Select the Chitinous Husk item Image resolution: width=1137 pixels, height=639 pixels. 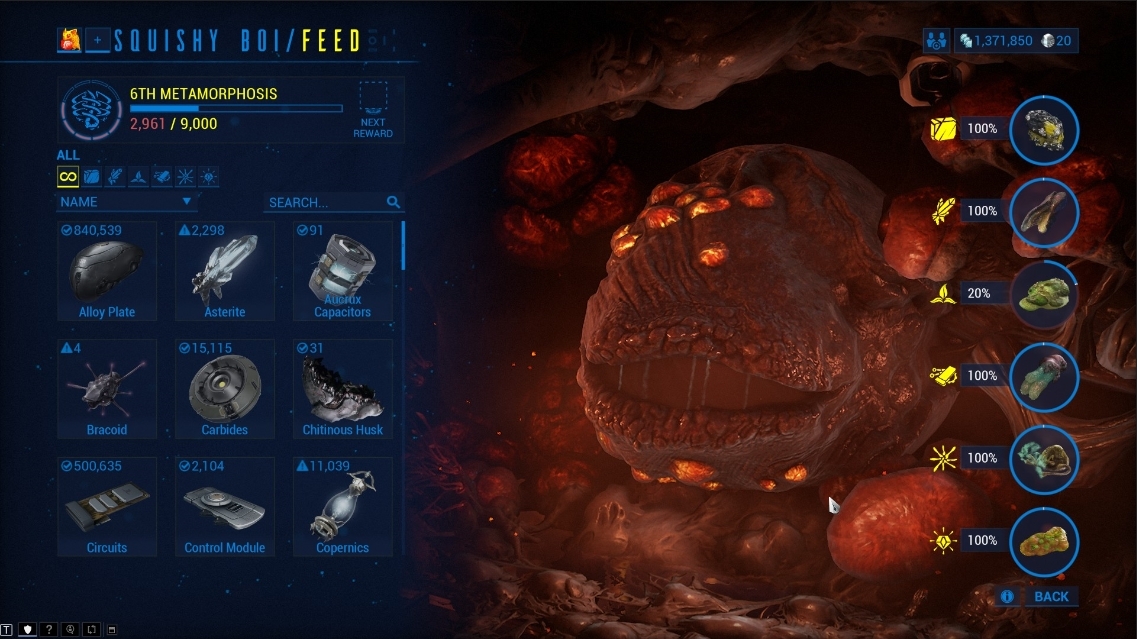[x=343, y=389]
